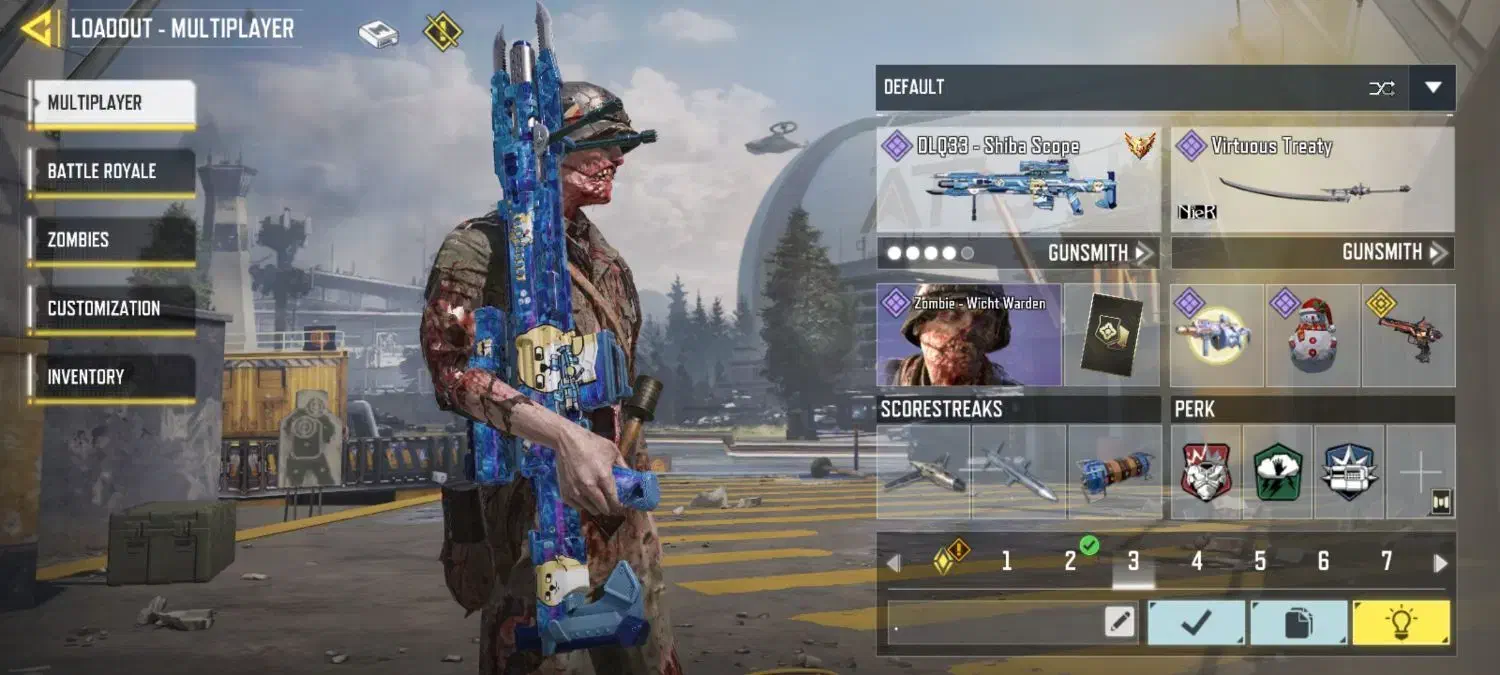Pick the snowman lethal equipment slot

(x=1312, y=336)
